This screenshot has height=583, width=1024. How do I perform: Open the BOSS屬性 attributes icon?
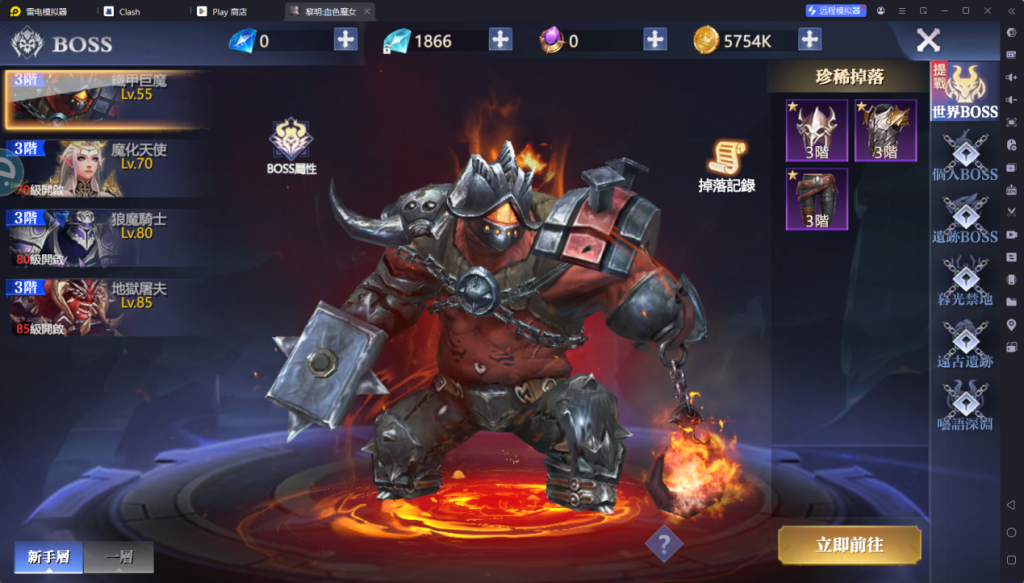pos(291,146)
